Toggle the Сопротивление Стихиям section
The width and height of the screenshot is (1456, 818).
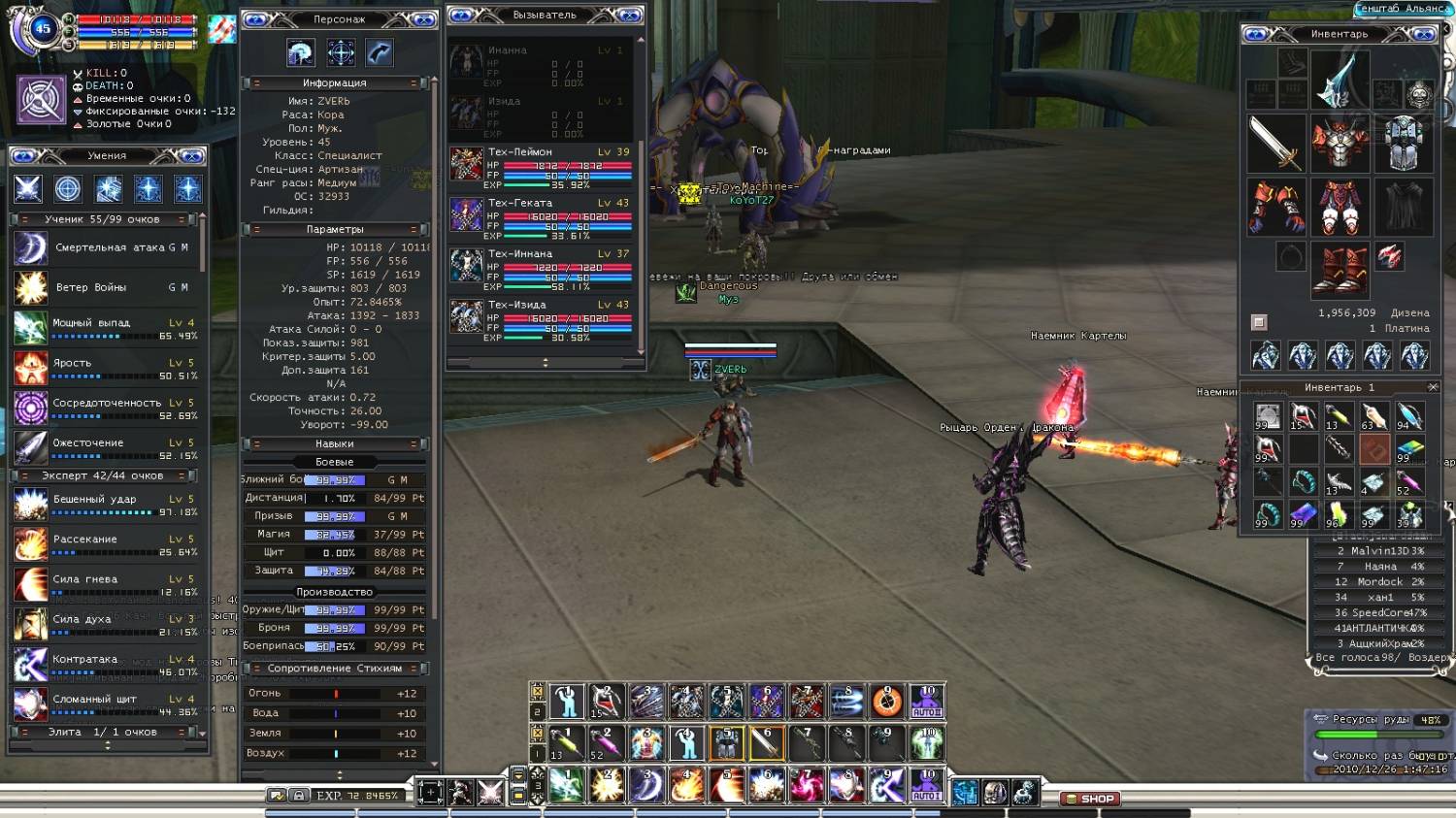click(x=334, y=669)
